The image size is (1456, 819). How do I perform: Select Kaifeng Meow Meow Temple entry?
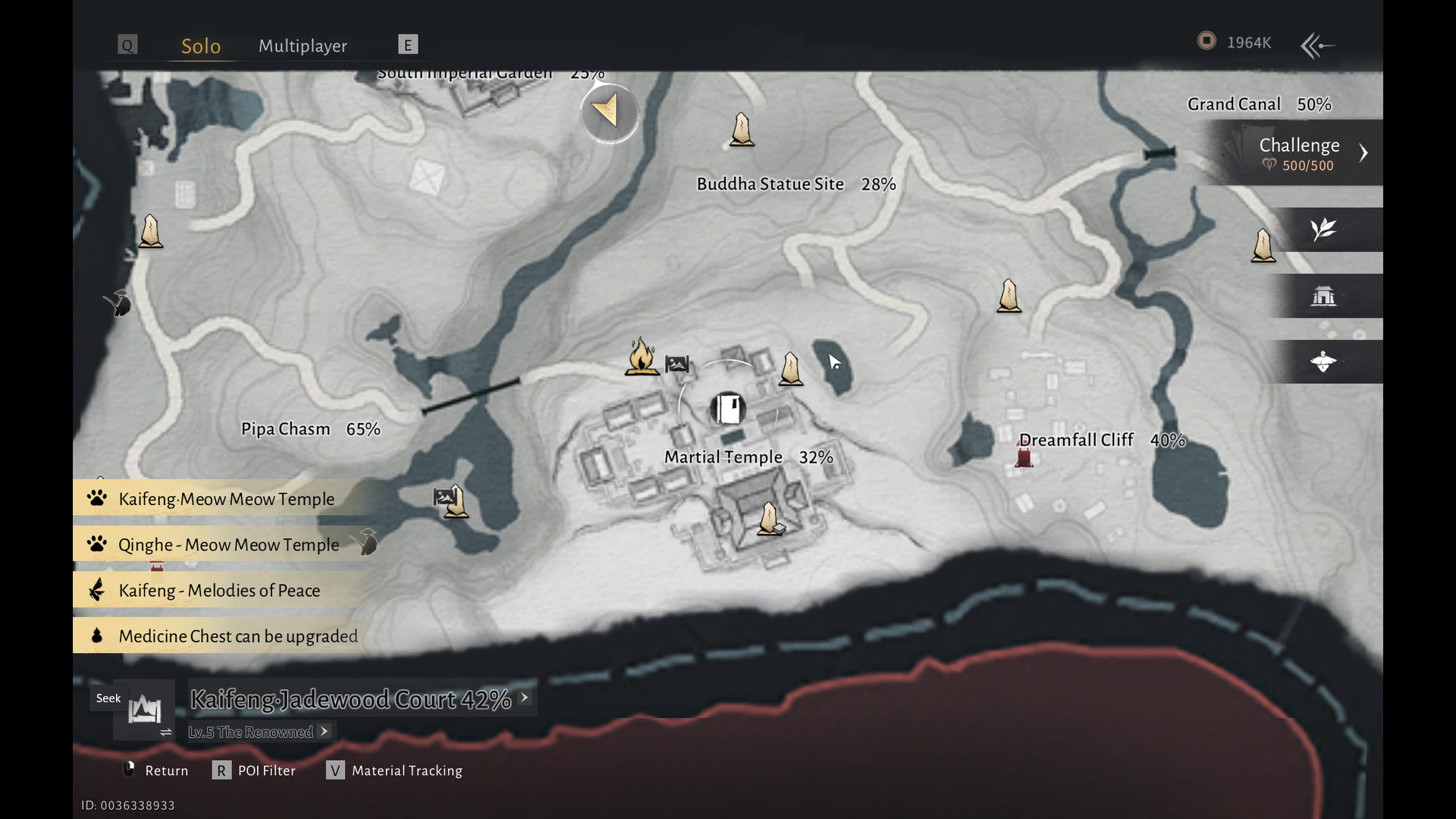[226, 499]
